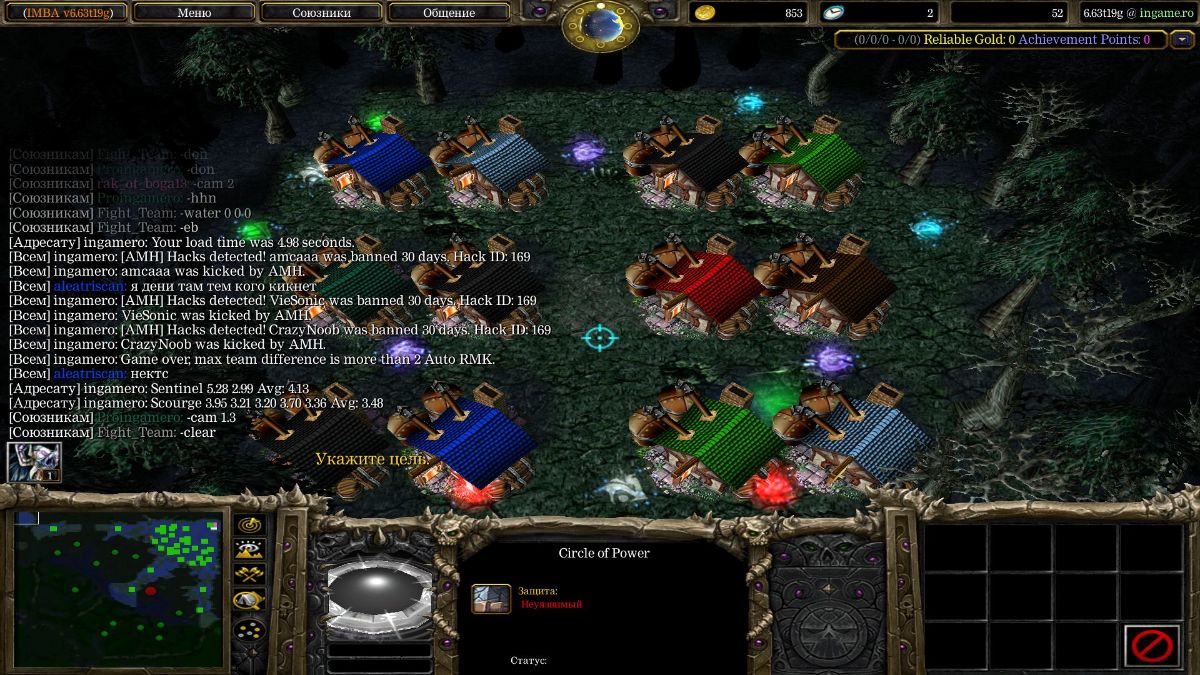This screenshot has height=675, width=1200.
Task: Open the Общение chat log
Action: point(448,13)
